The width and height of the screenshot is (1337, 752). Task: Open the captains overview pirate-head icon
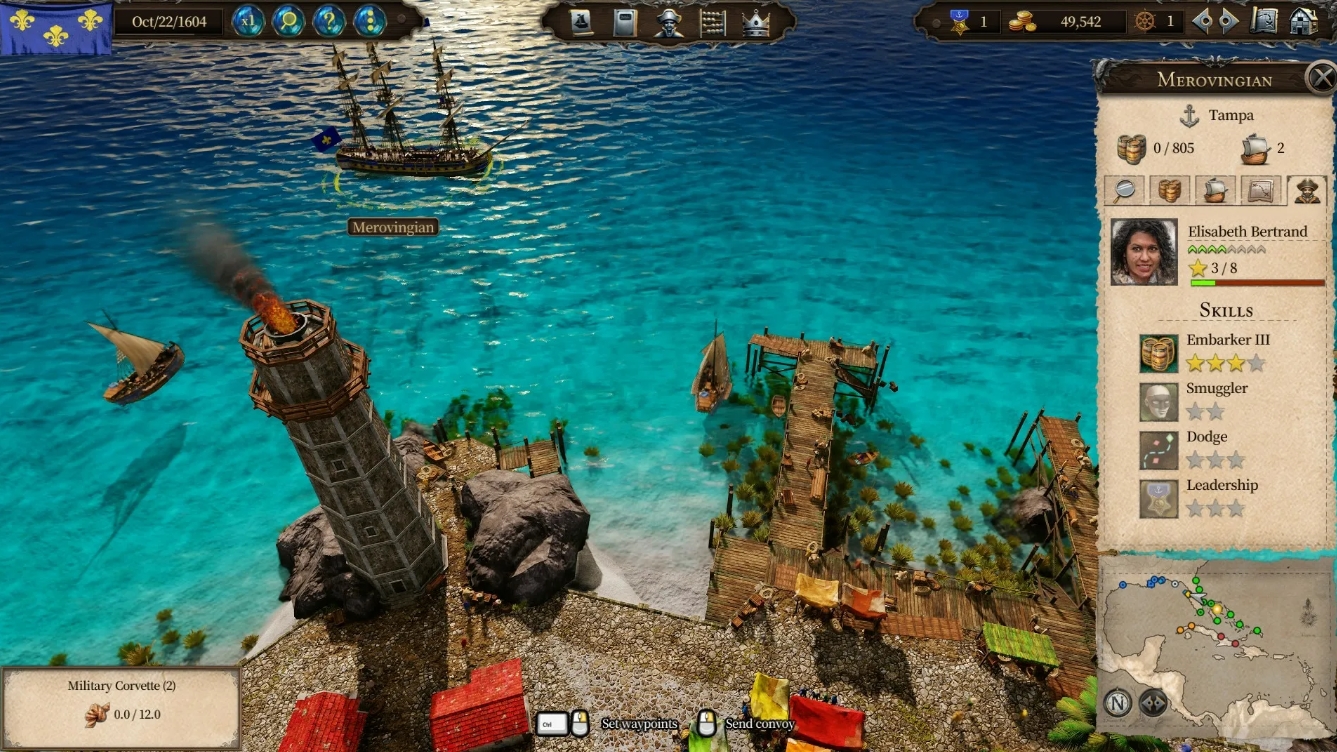(x=668, y=22)
